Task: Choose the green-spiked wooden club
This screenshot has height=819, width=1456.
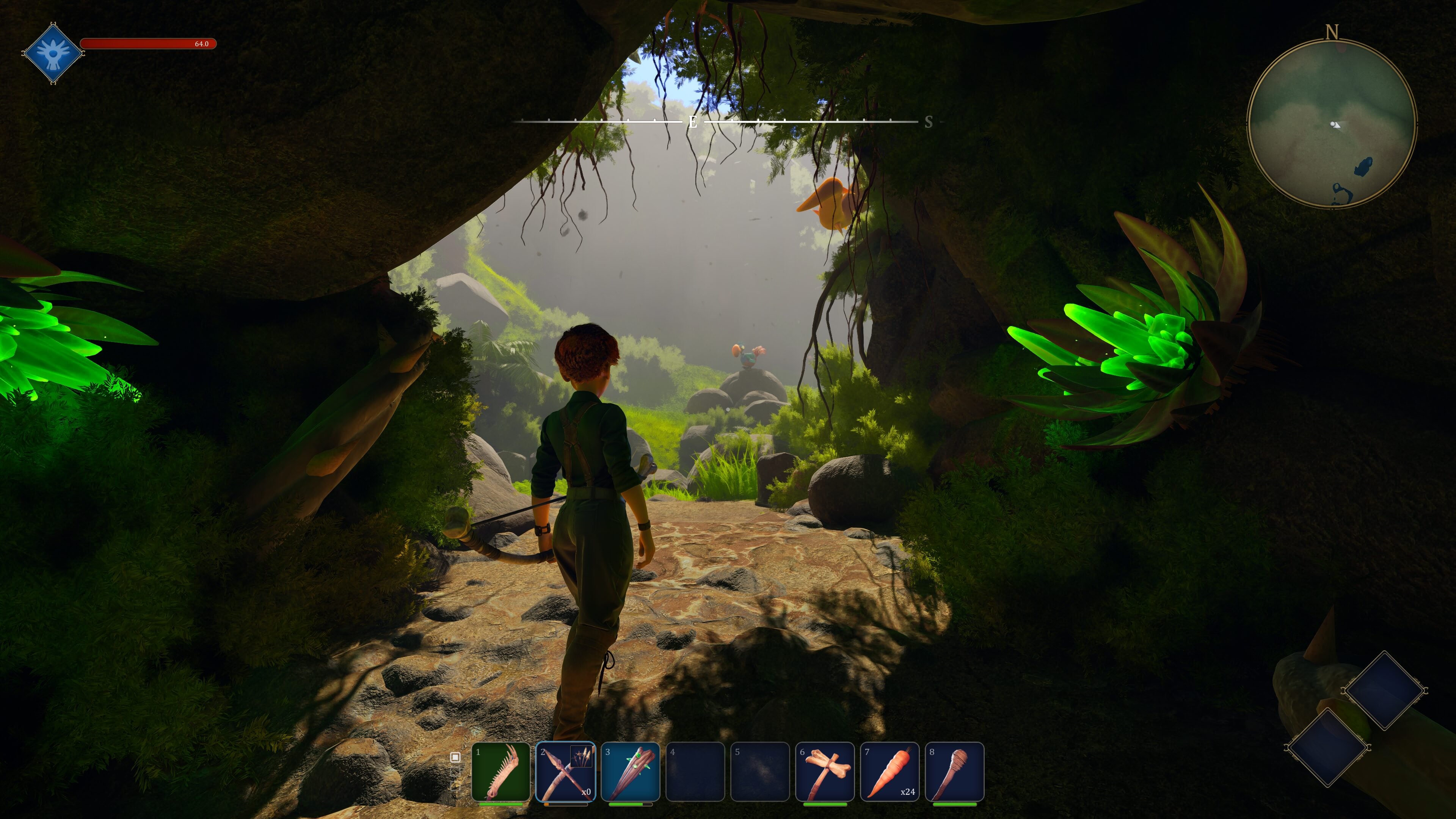Action: [630, 771]
